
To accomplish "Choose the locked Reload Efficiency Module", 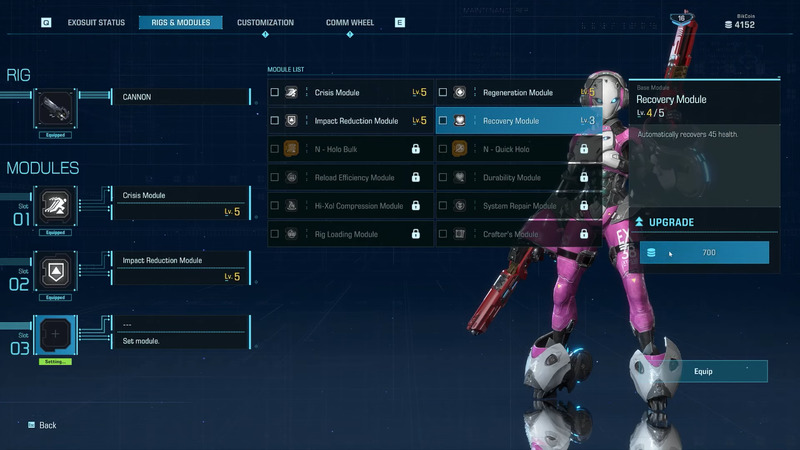I will pyautogui.click(x=350, y=178).
